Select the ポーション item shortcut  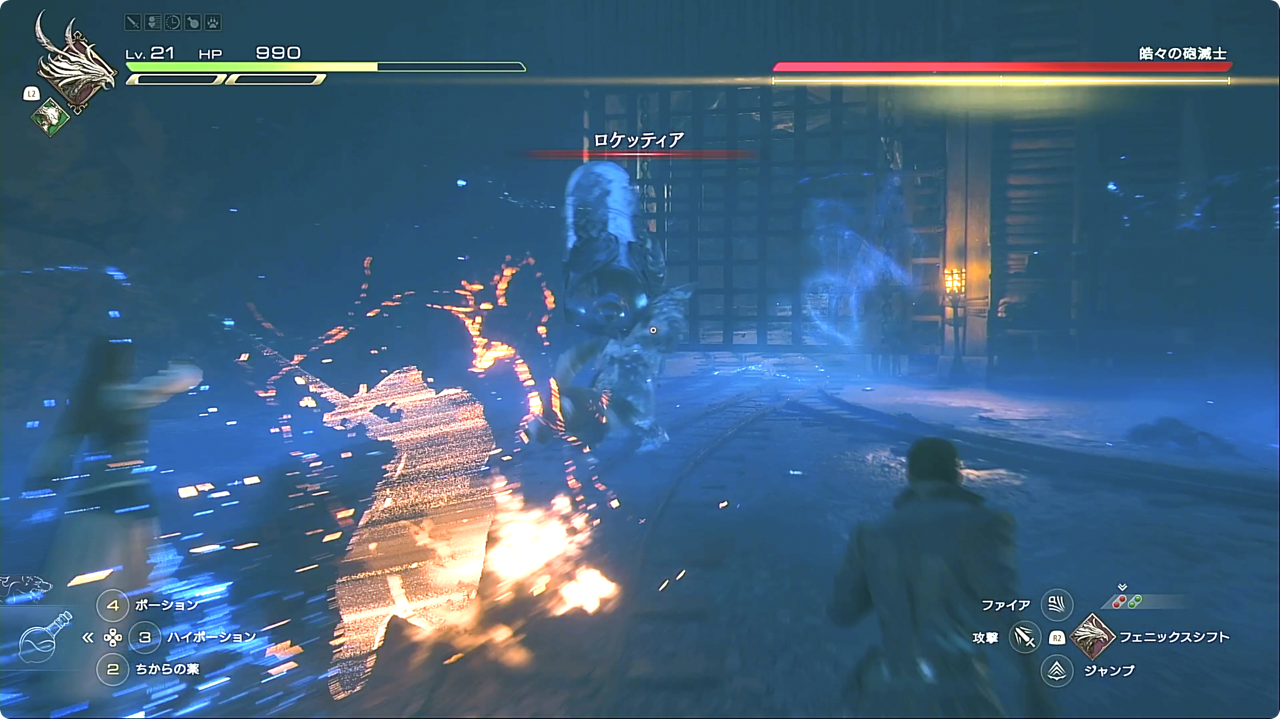[113, 605]
